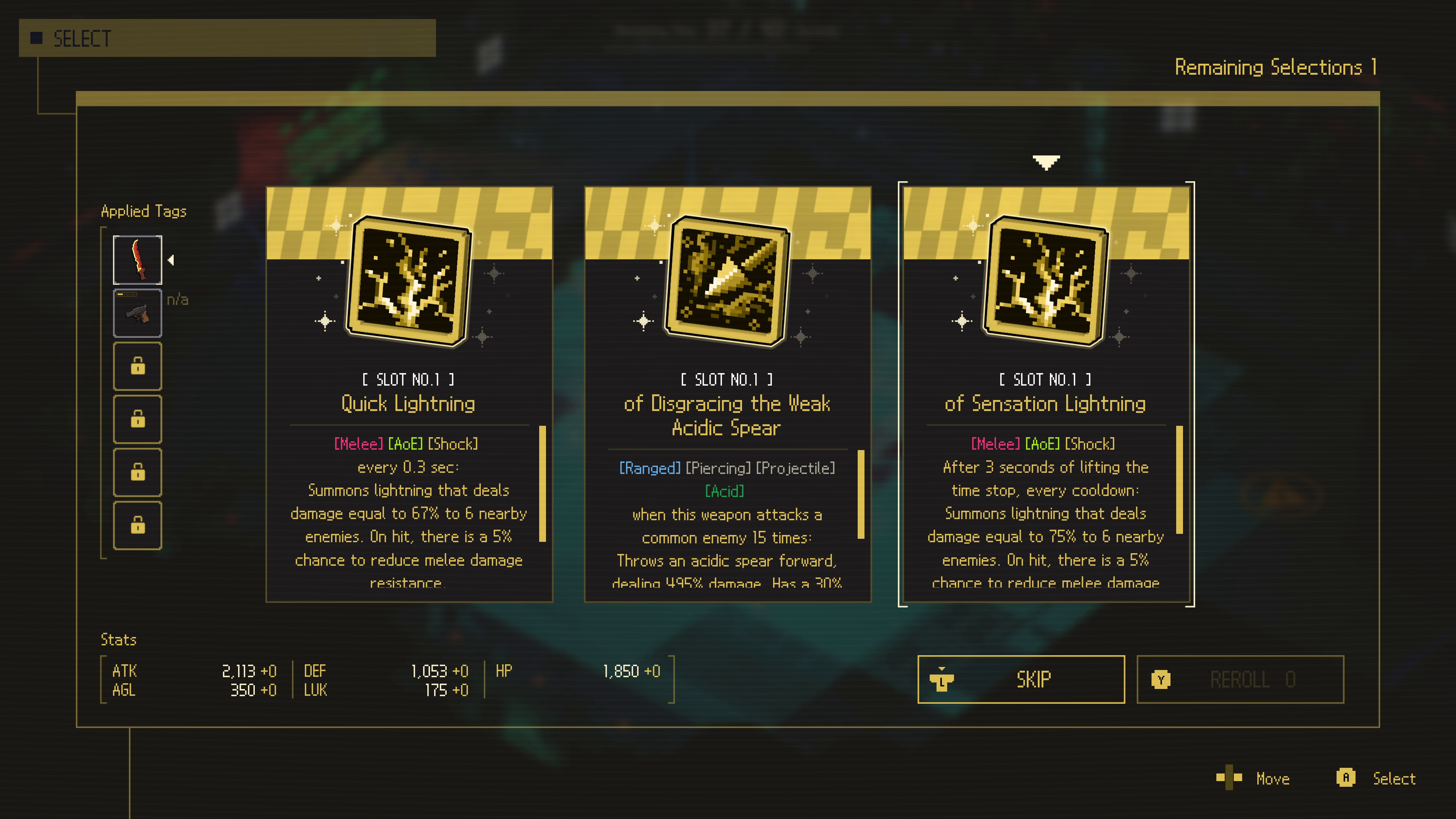Viewport: 1456px width, 819px height.
Task: Select the red curved blade weapon slot
Action: click(137, 260)
